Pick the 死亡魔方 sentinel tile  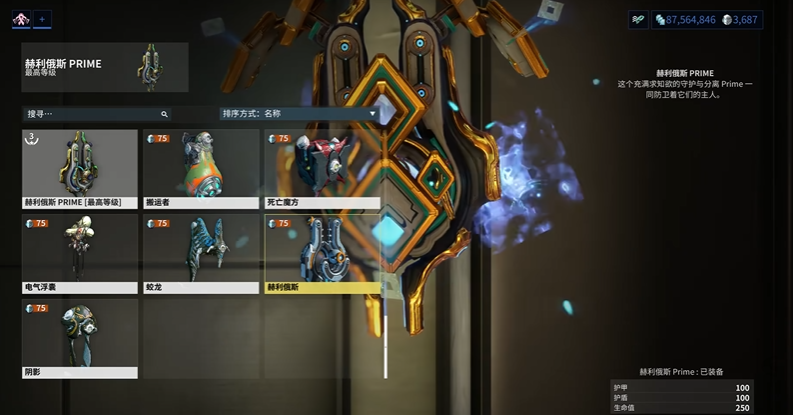[x=321, y=168]
